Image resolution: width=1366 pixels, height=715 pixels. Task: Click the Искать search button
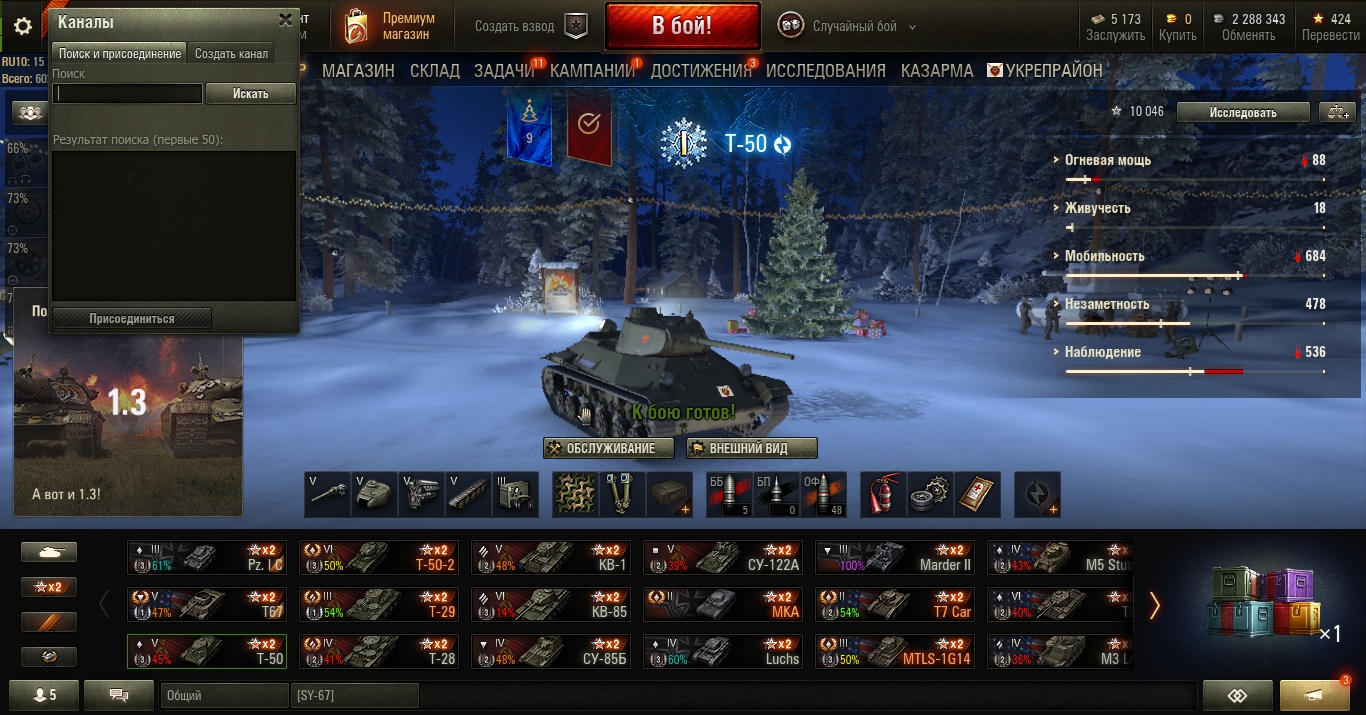[x=250, y=94]
